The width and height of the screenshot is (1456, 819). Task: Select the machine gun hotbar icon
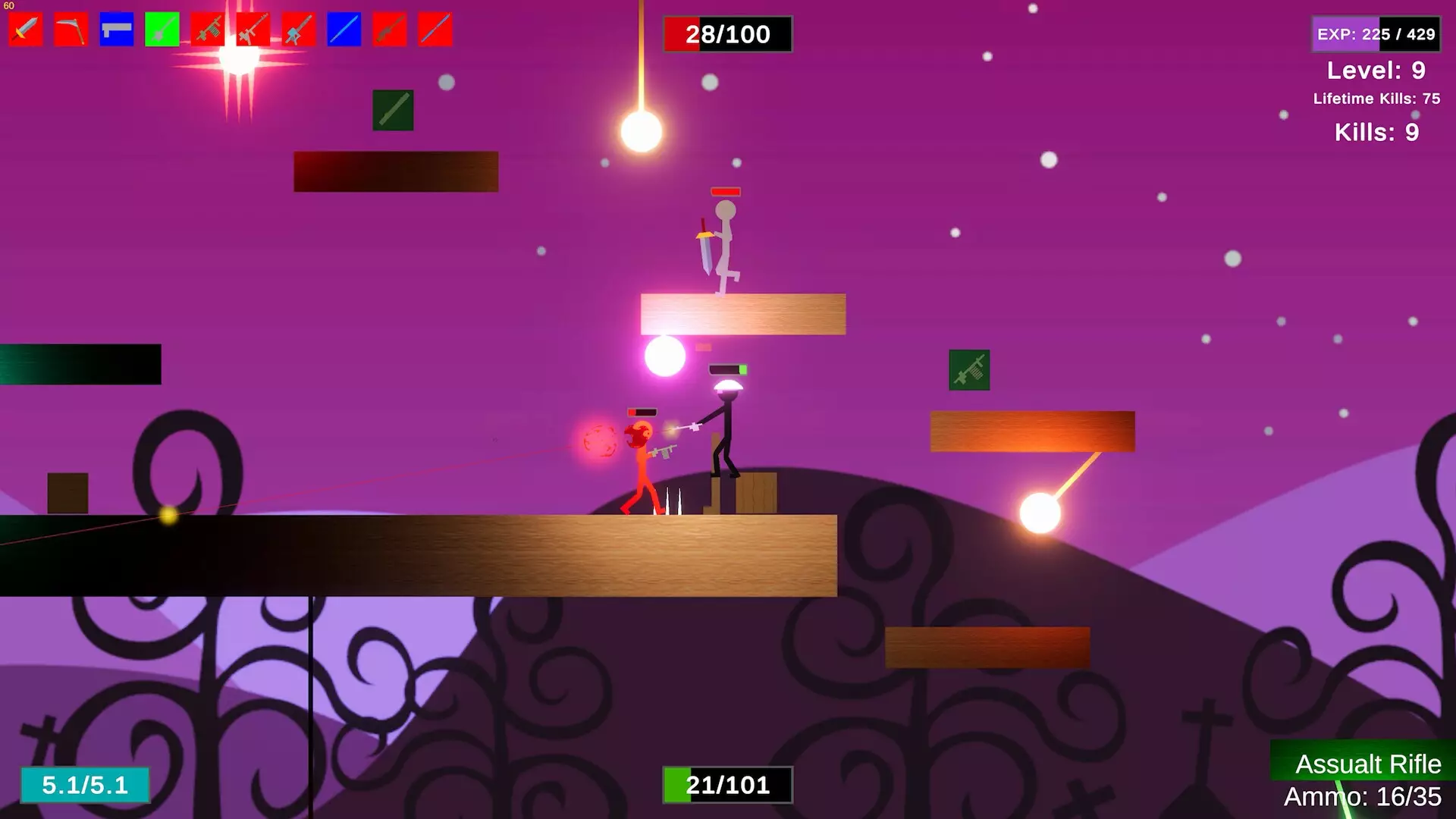206,29
